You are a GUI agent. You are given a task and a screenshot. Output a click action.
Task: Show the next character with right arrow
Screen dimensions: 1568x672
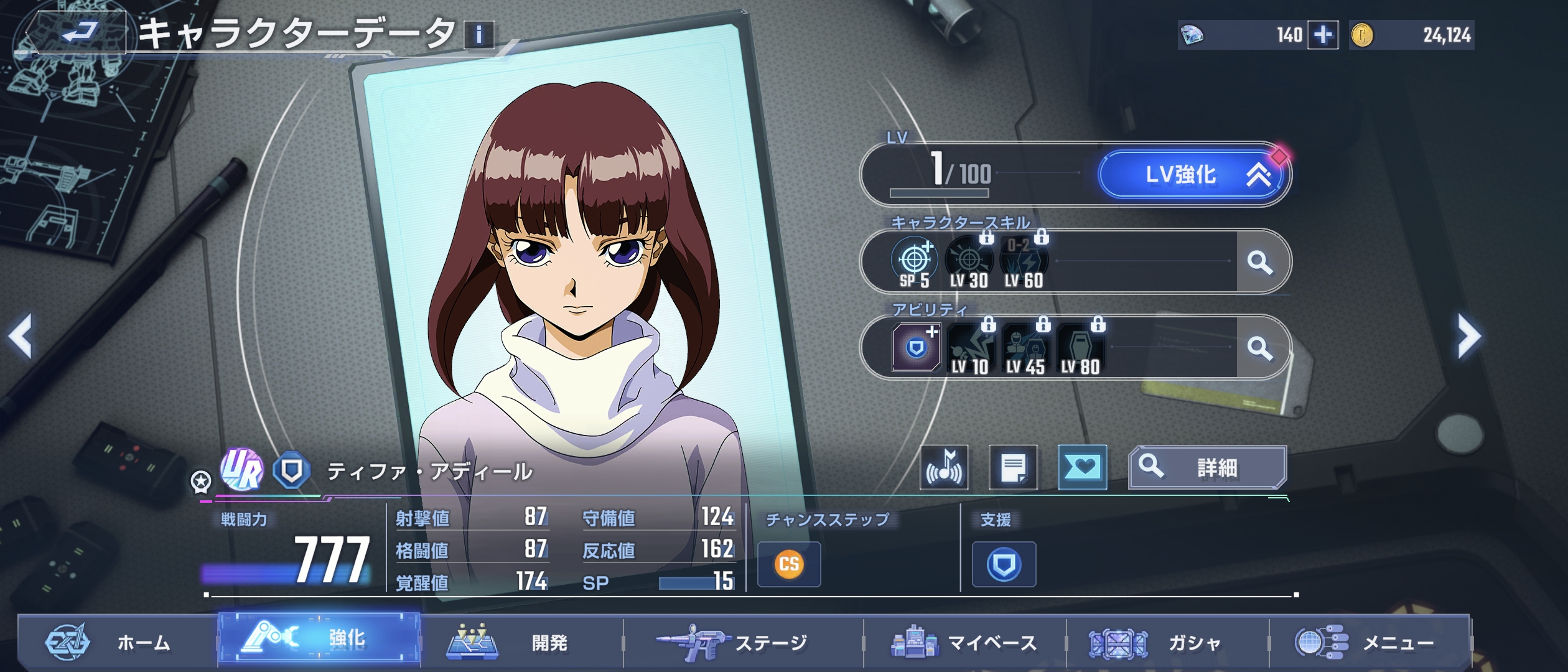(1470, 336)
